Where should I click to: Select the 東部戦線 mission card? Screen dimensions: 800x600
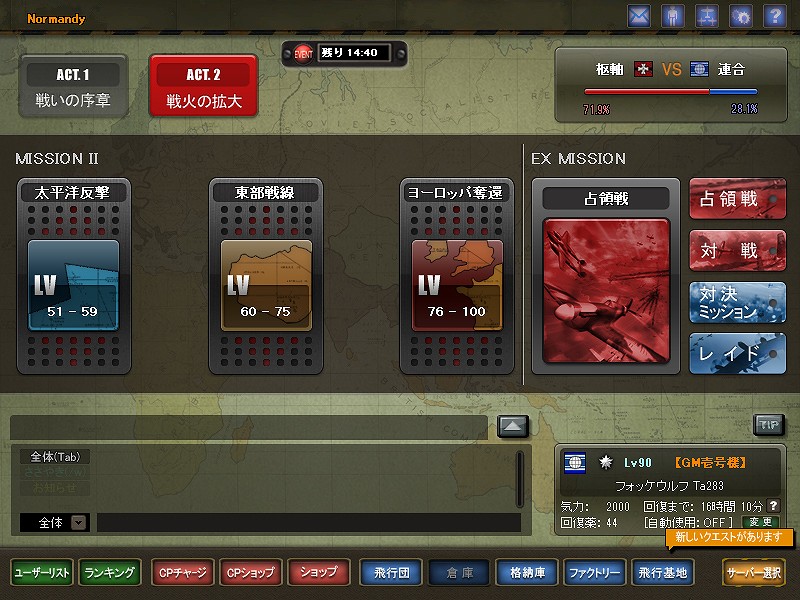coord(264,276)
